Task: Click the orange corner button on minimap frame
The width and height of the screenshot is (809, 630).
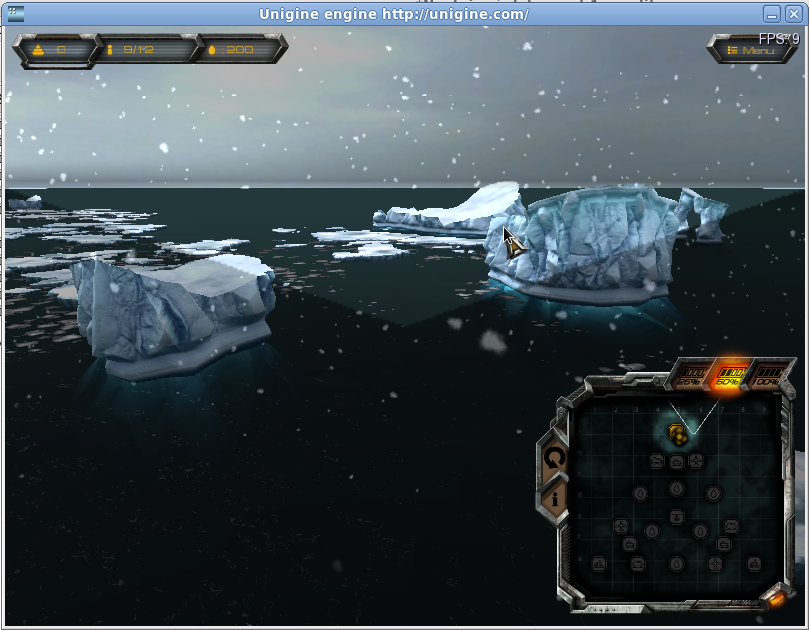Action: tap(775, 598)
